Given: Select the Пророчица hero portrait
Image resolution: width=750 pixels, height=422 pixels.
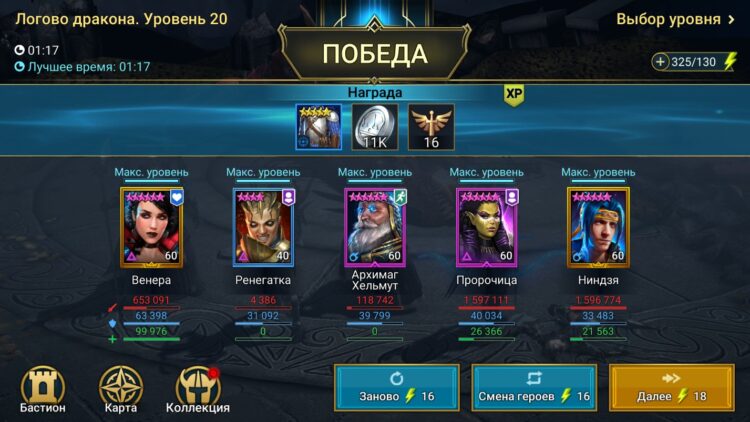Looking at the screenshot, I should coord(487,227).
